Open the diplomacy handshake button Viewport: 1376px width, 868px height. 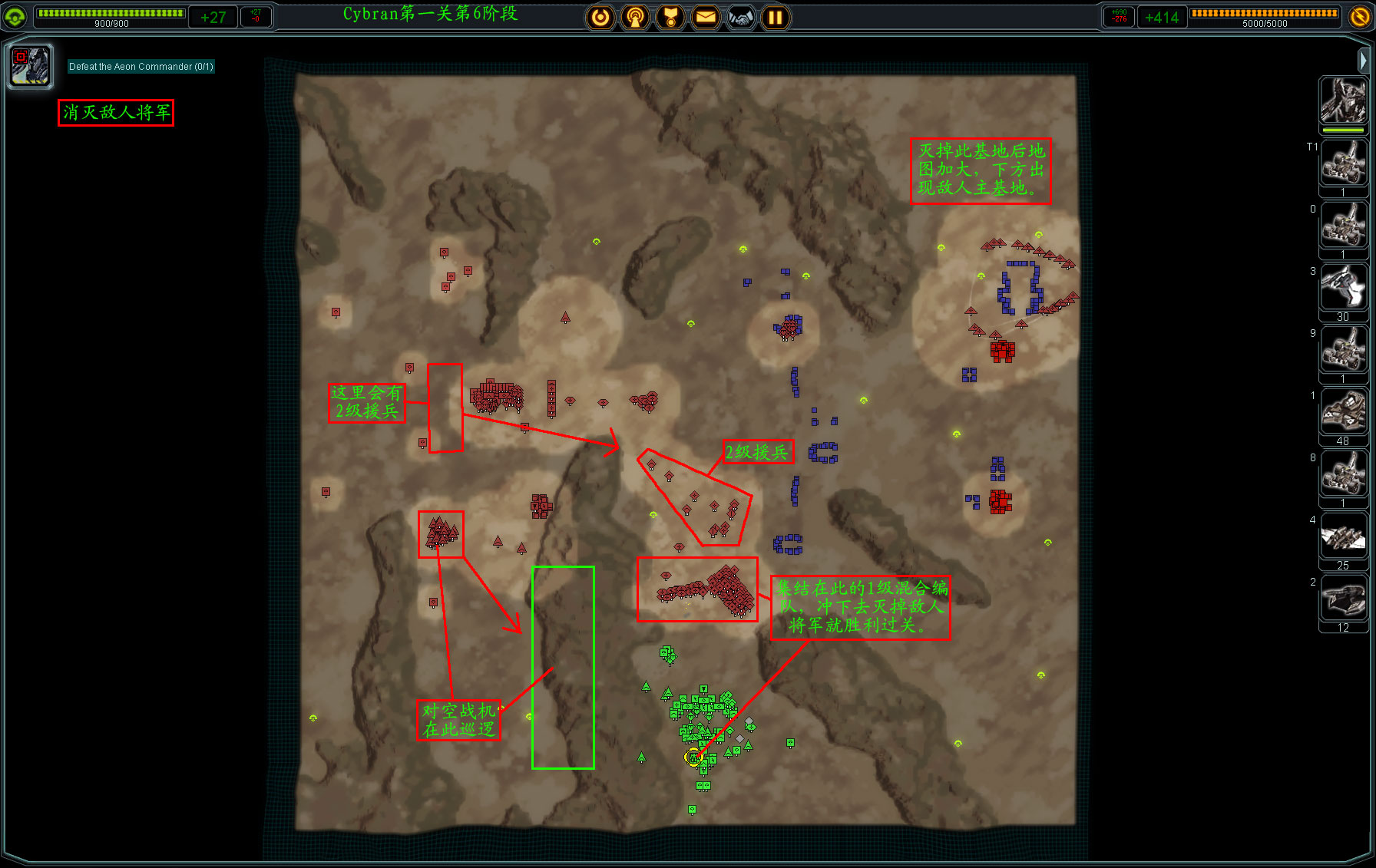(741, 17)
